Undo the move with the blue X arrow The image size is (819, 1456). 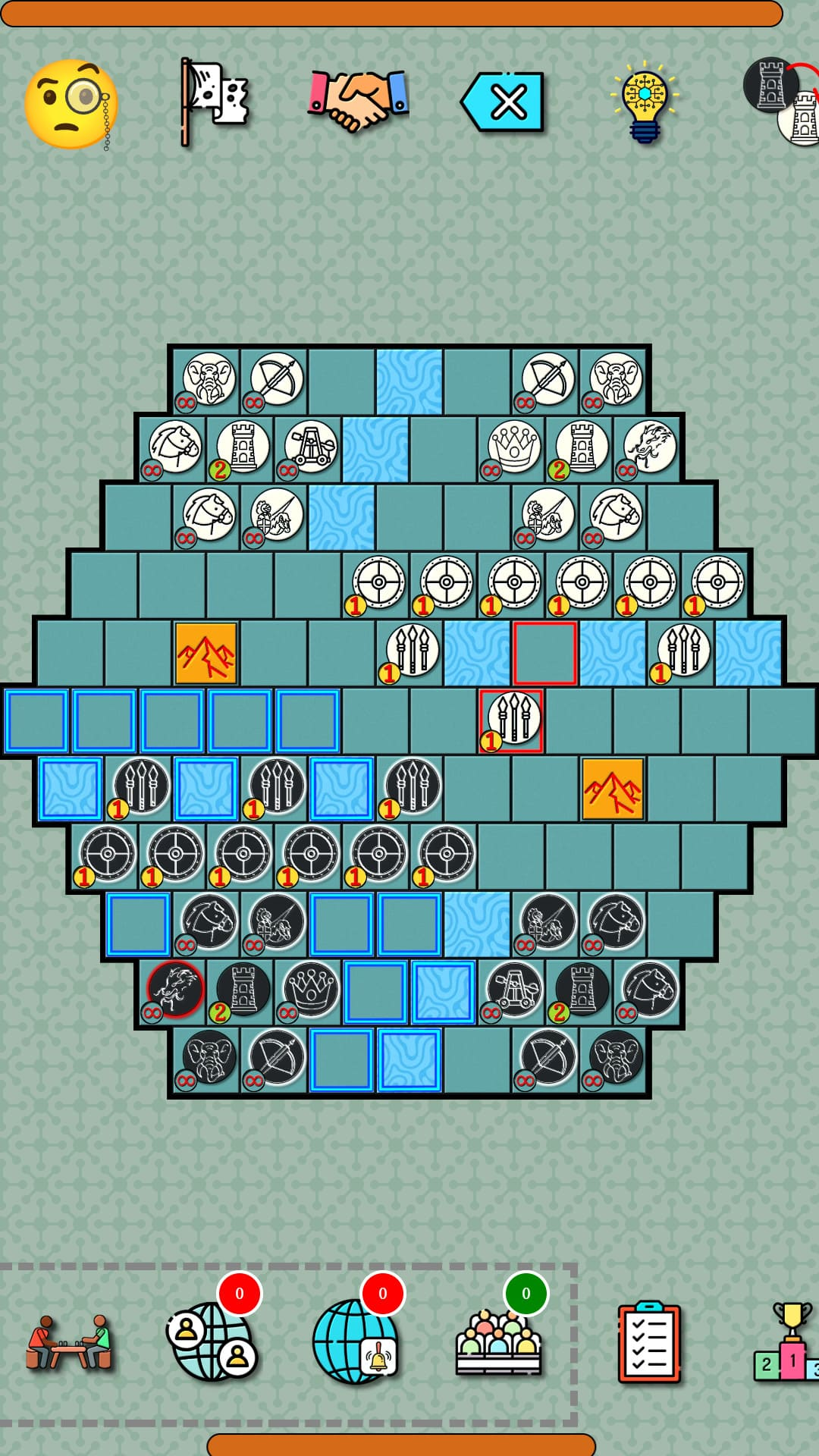pos(503,102)
